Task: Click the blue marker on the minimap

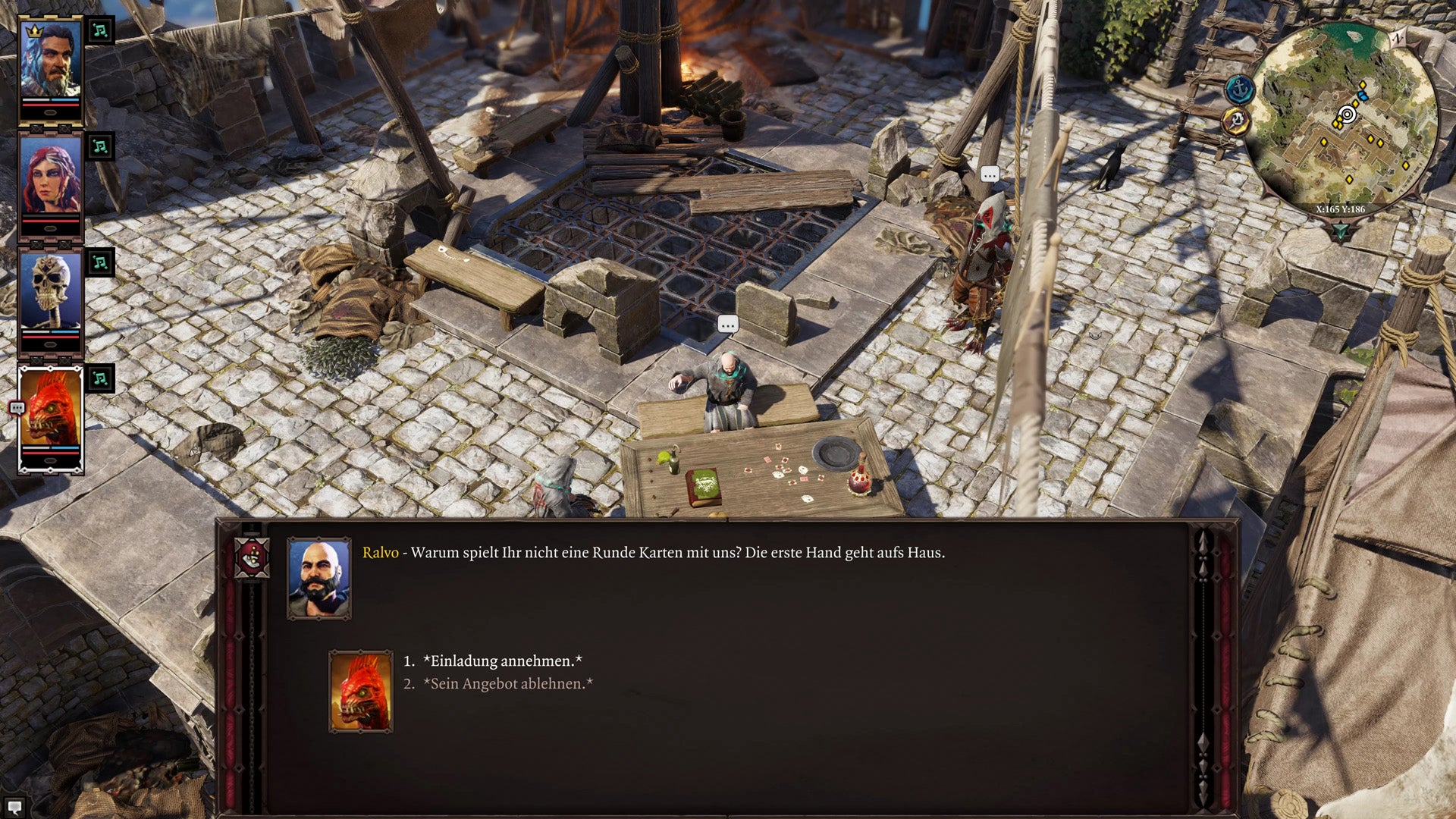Action: [1362, 96]
